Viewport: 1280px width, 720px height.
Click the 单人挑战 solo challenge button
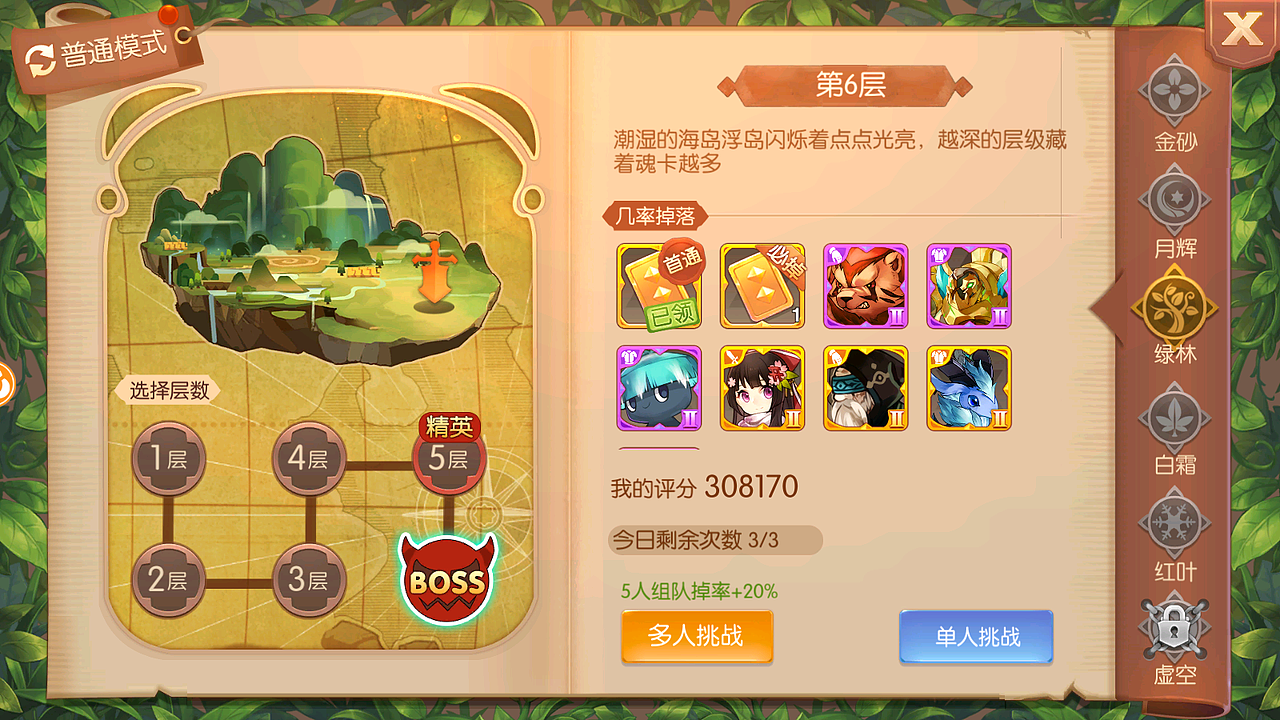point(975,637)
